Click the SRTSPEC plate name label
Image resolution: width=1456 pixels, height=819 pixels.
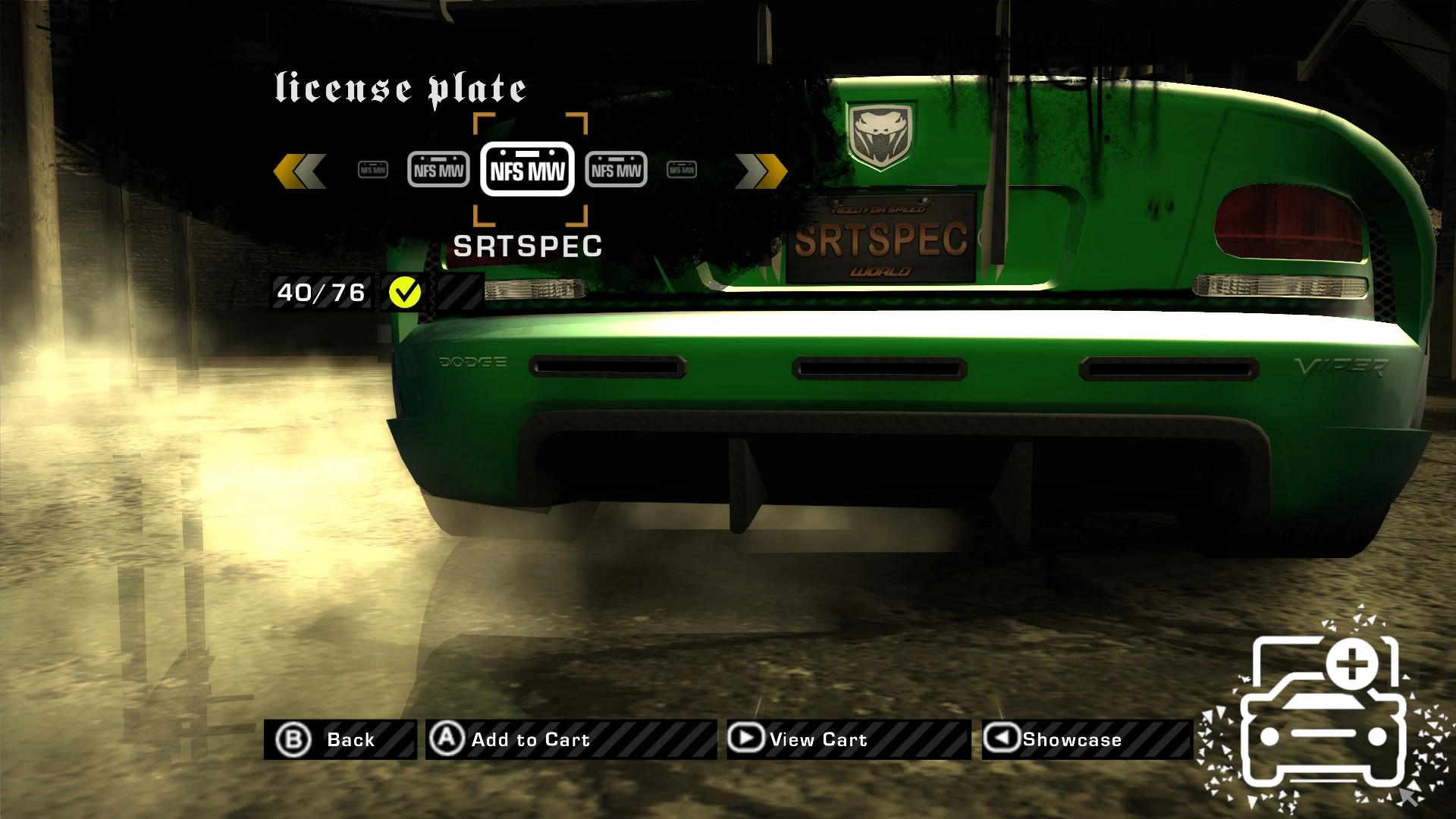[529, 244]
